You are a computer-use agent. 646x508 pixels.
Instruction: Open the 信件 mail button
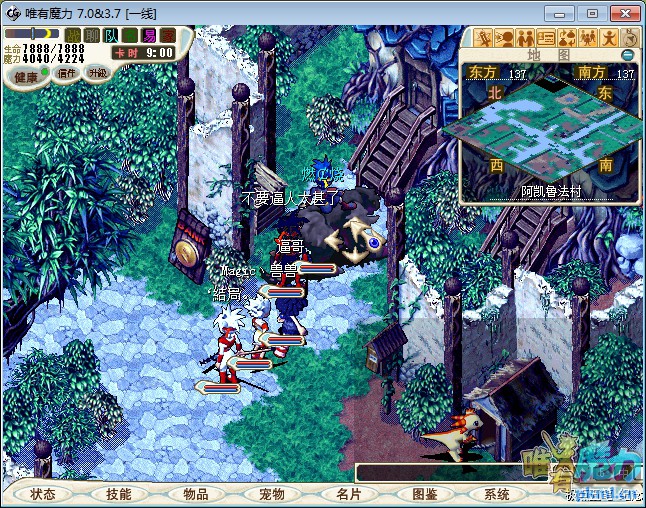pos(67,73)
